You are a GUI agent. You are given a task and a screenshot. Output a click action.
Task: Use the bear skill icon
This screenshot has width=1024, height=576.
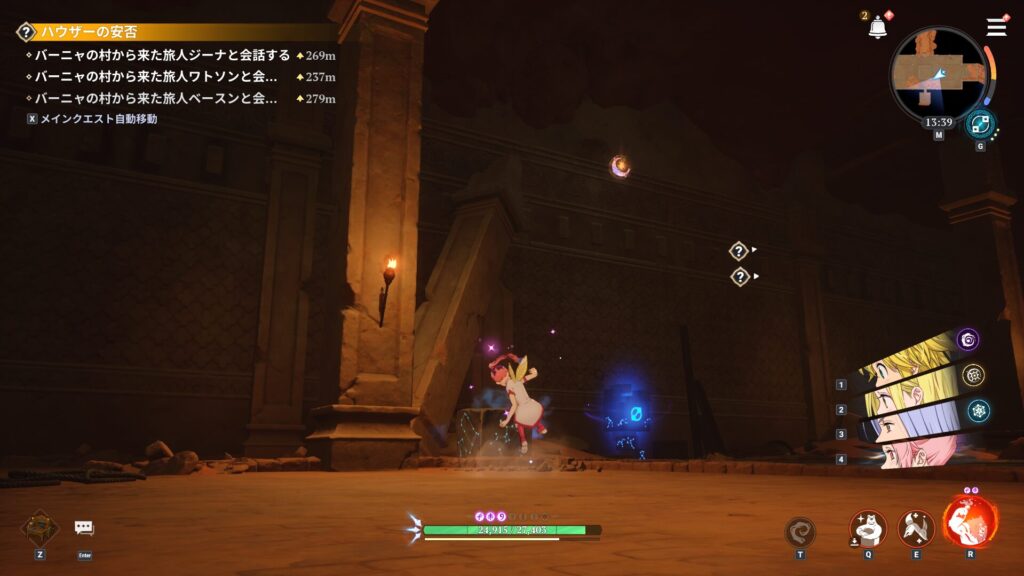tap(867, 528)
